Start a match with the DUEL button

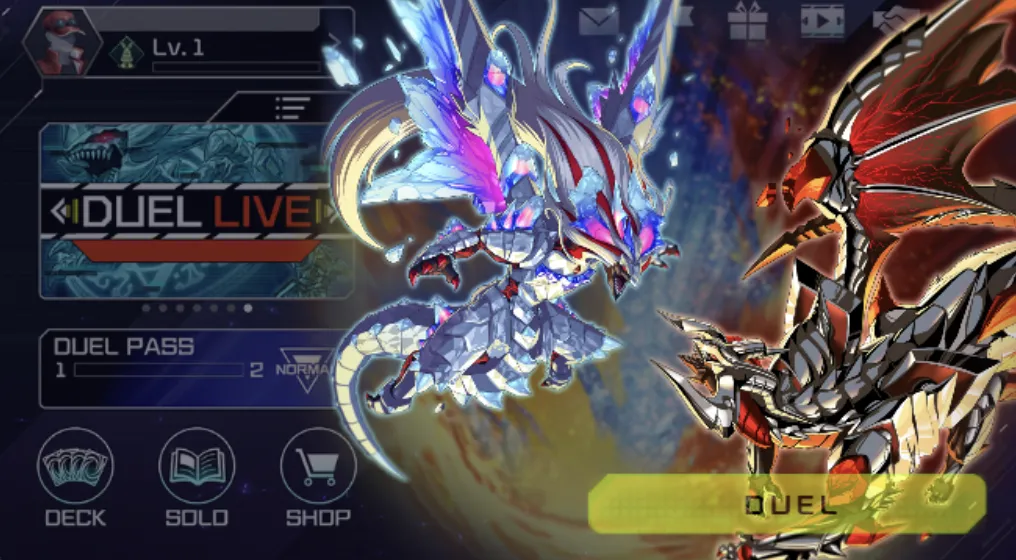[787, 504]
